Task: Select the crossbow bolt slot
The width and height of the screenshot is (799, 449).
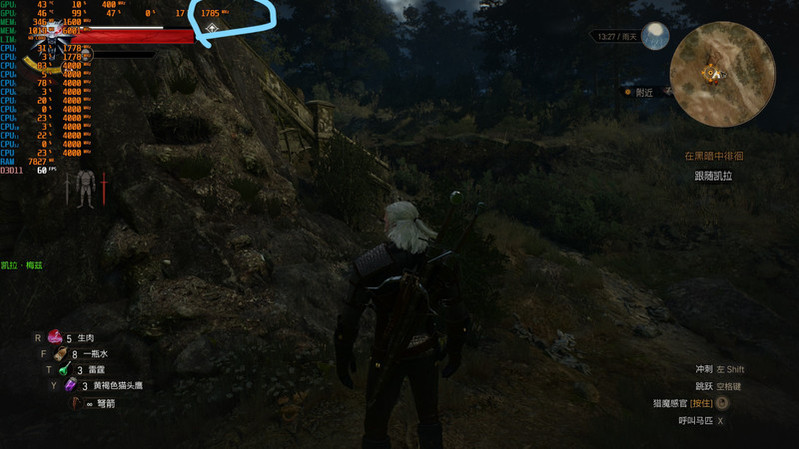Action: (x=78, y=403)
